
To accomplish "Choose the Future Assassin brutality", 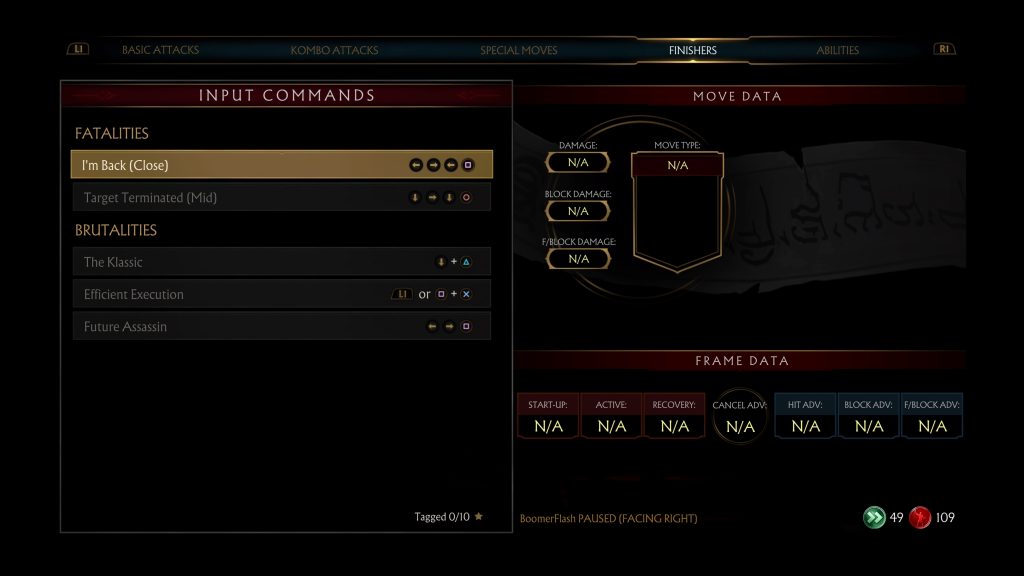I will point(281,326).
